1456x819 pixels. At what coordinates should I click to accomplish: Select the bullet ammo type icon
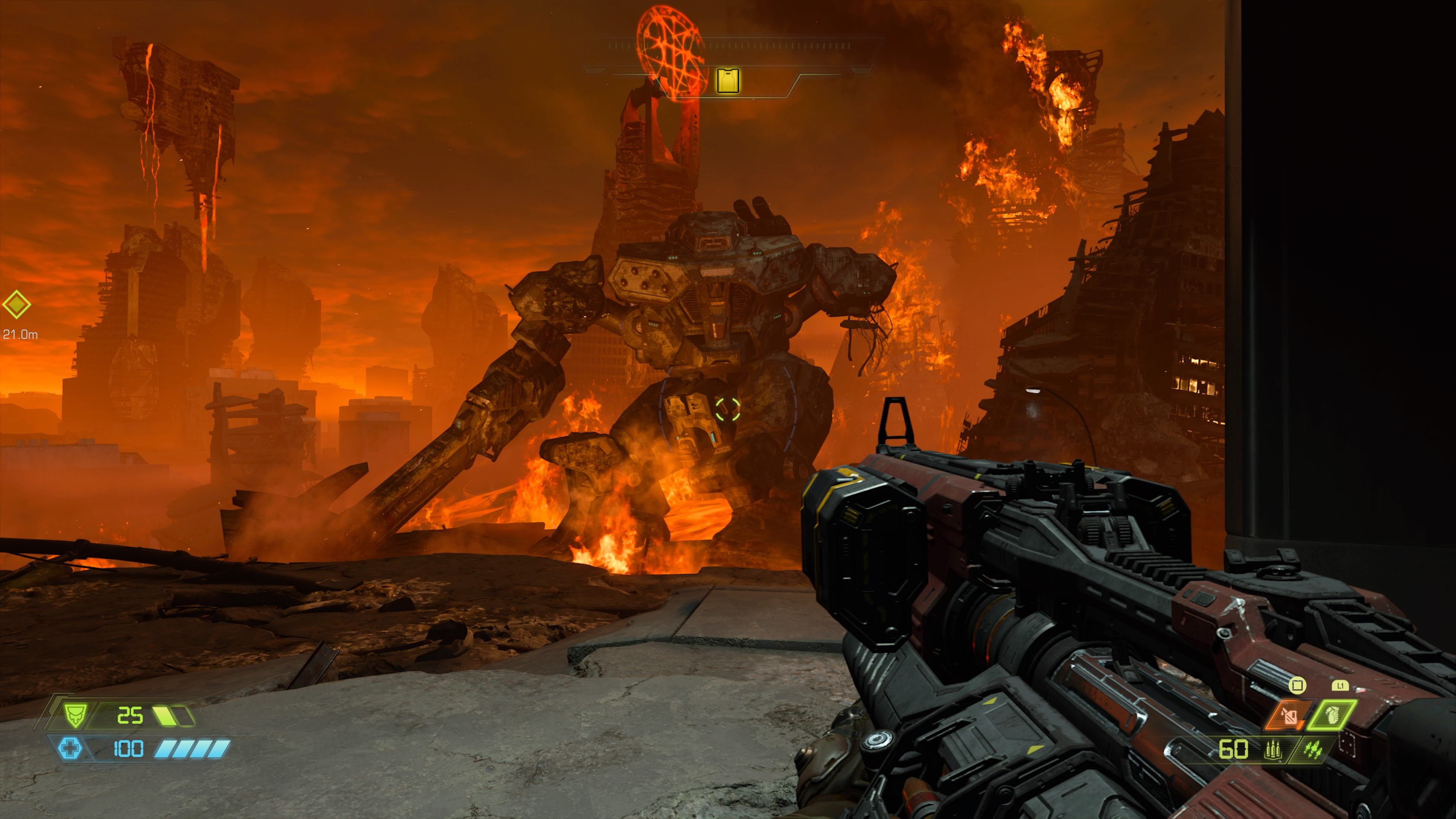pos(1273,750)
